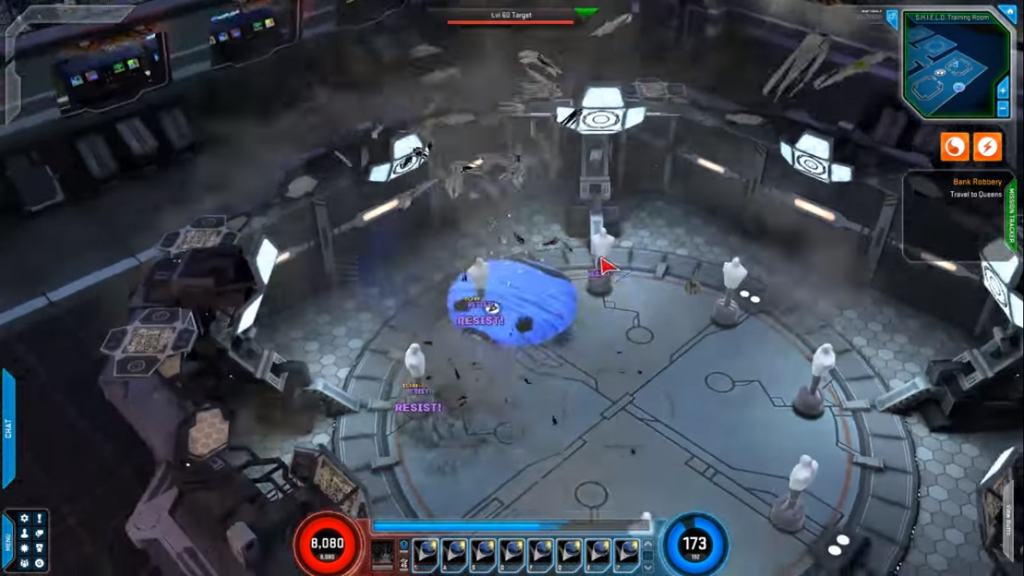The width and height of the screenshot is (1024, 576).
Task: Open the hero silhouette menu icon
Action: (24, 533)
